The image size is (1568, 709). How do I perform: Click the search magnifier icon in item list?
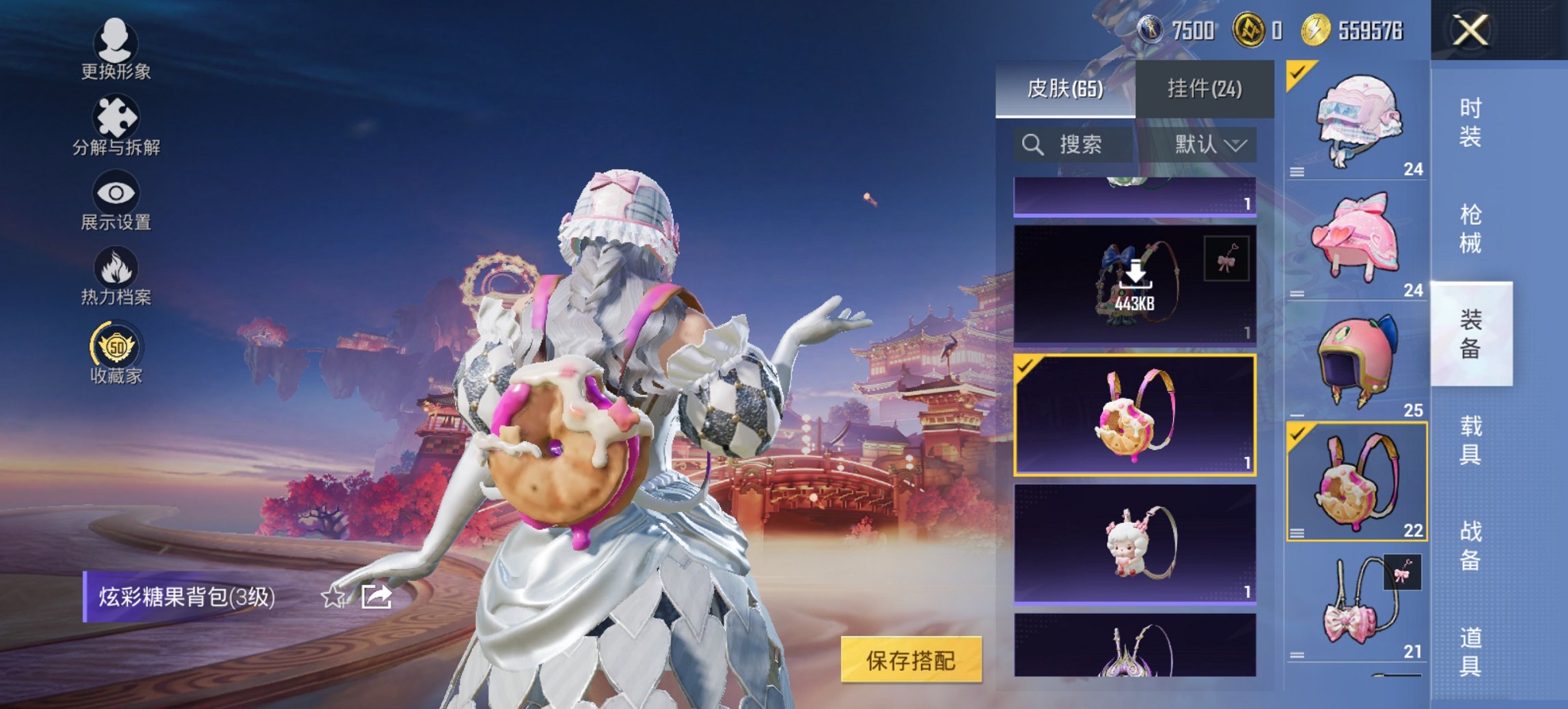coord(1033,146)
